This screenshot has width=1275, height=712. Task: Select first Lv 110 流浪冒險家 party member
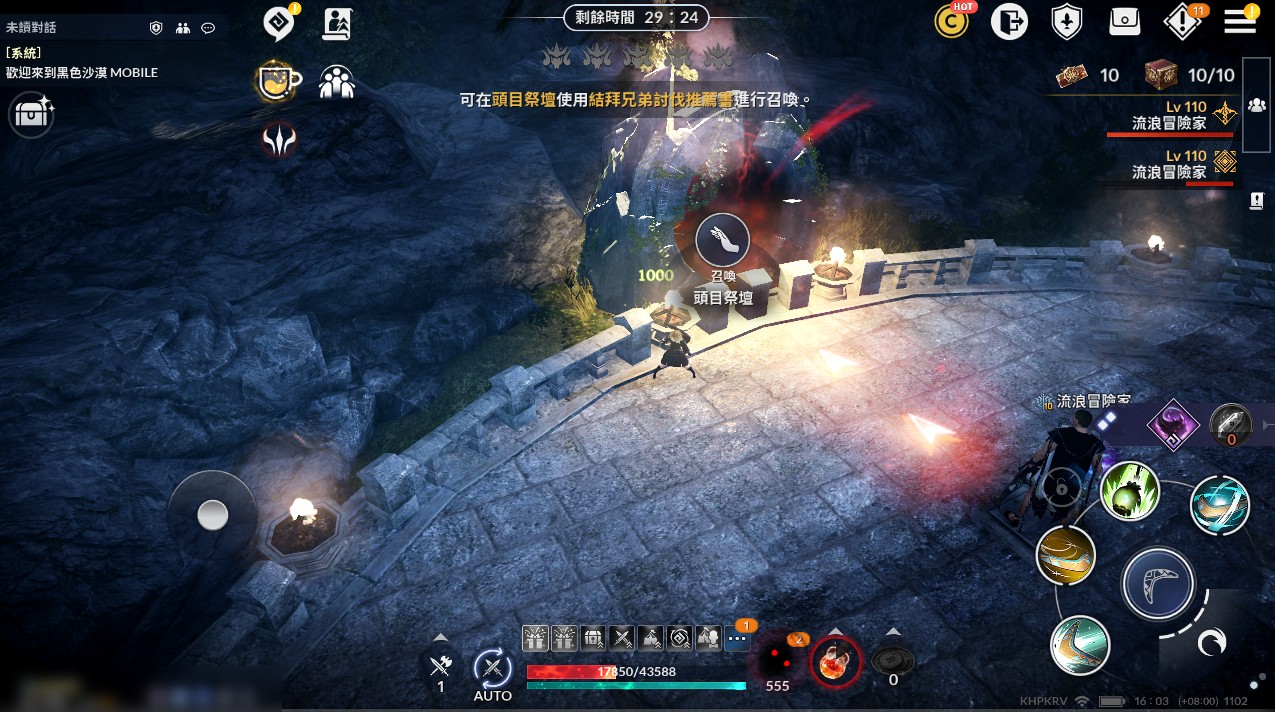[1170, 116]
